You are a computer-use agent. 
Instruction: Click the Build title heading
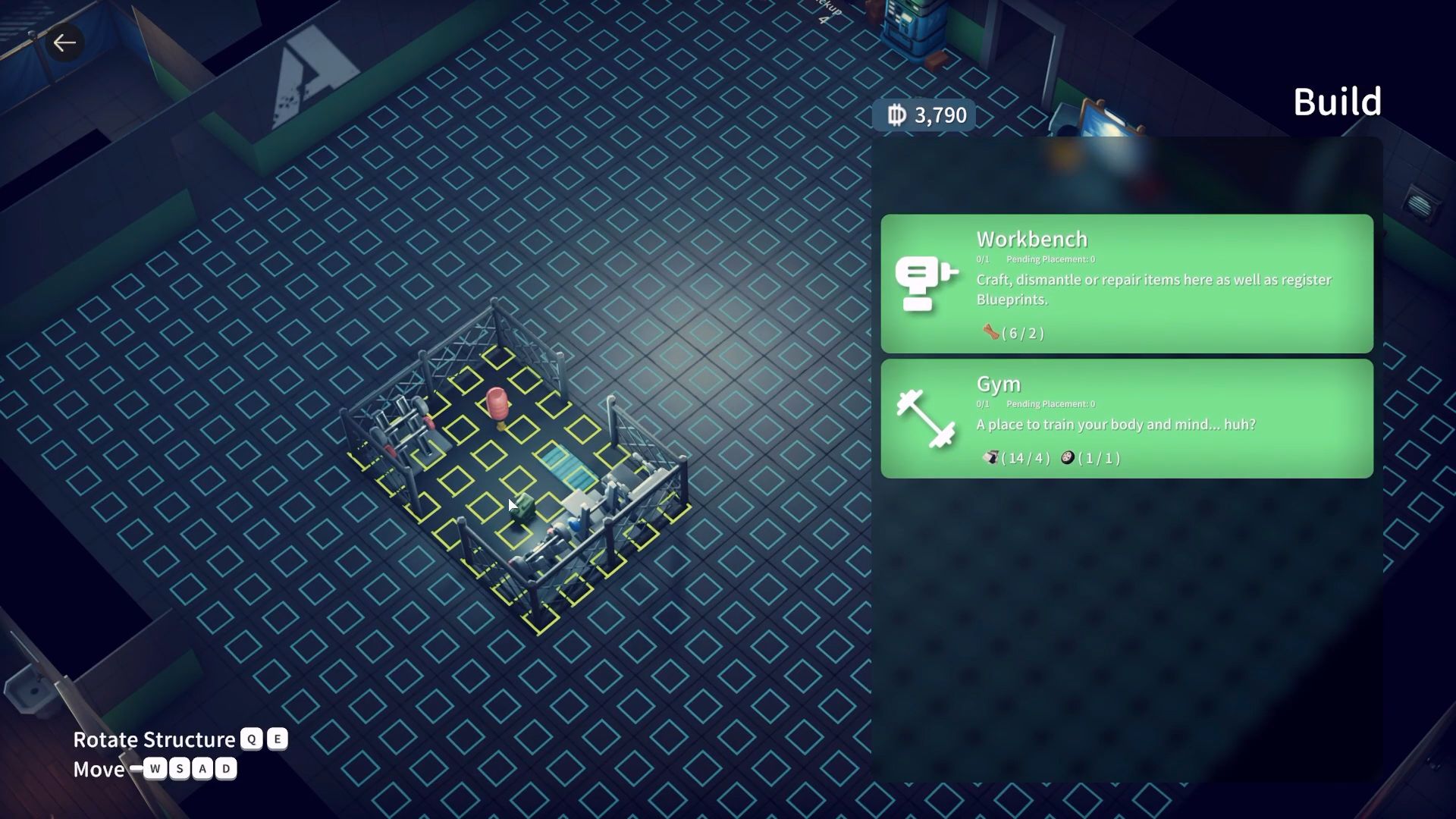pyautogui.click(x=1337, y=101)
